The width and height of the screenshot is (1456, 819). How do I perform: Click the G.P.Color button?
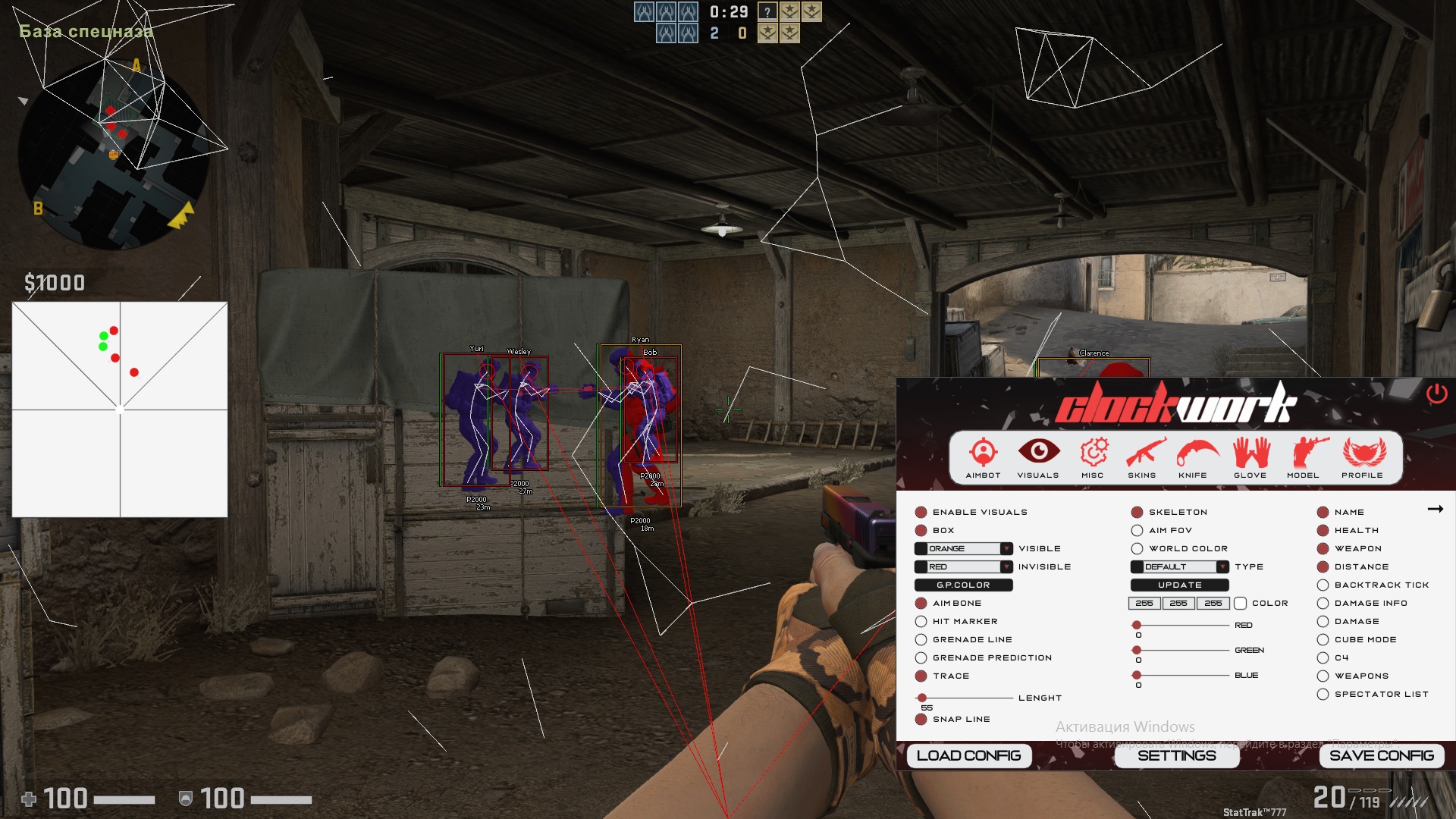(963, 585)
